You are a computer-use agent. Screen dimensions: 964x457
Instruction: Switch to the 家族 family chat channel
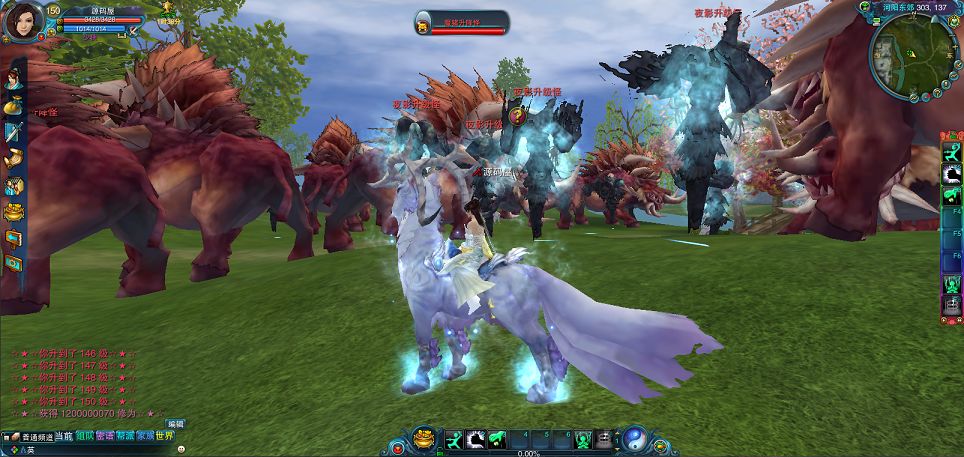tap(145, 436)
